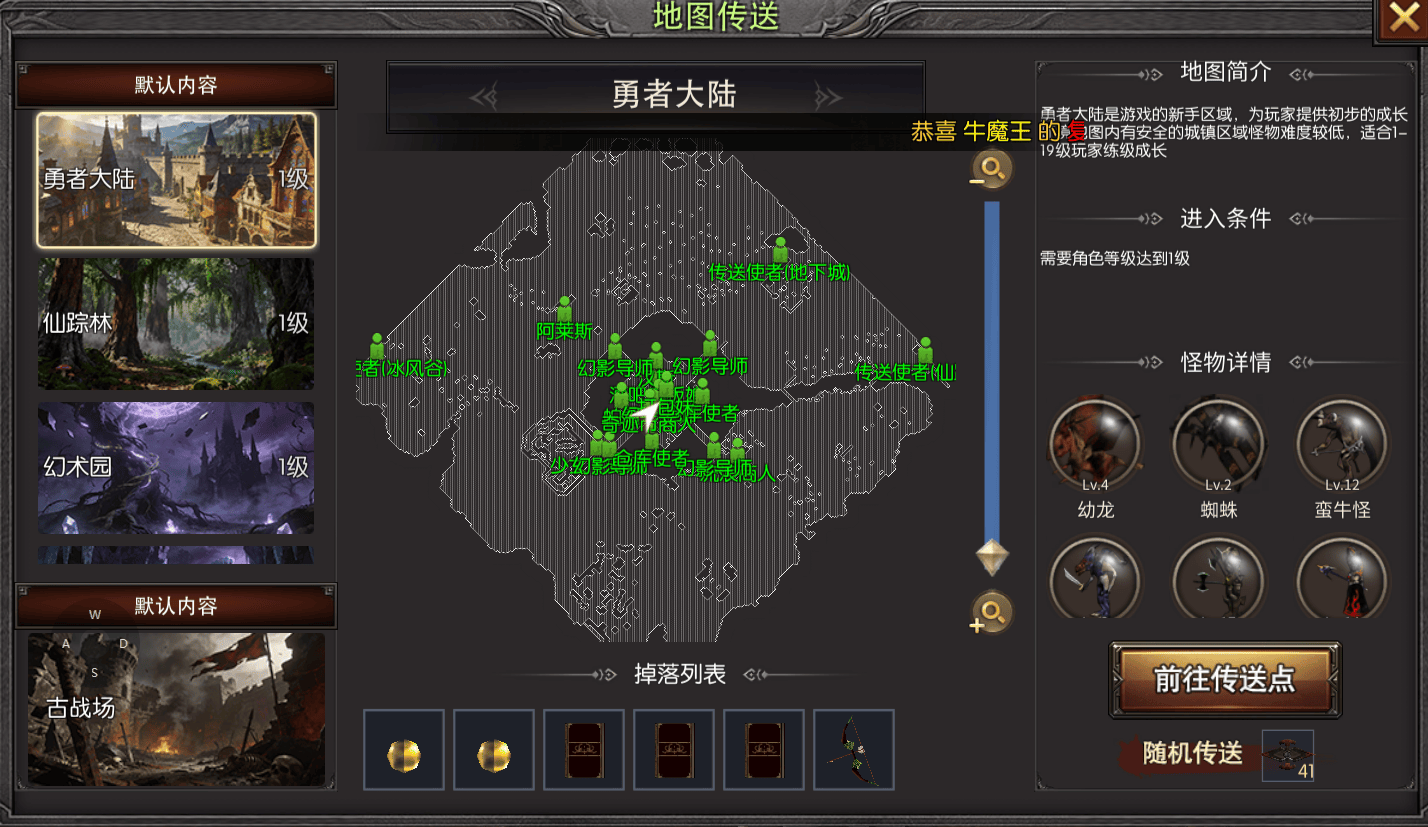1428x827 pixels.
Task: Close the map teleport window
Action: pyautogui.click(x=1405, y=20)
